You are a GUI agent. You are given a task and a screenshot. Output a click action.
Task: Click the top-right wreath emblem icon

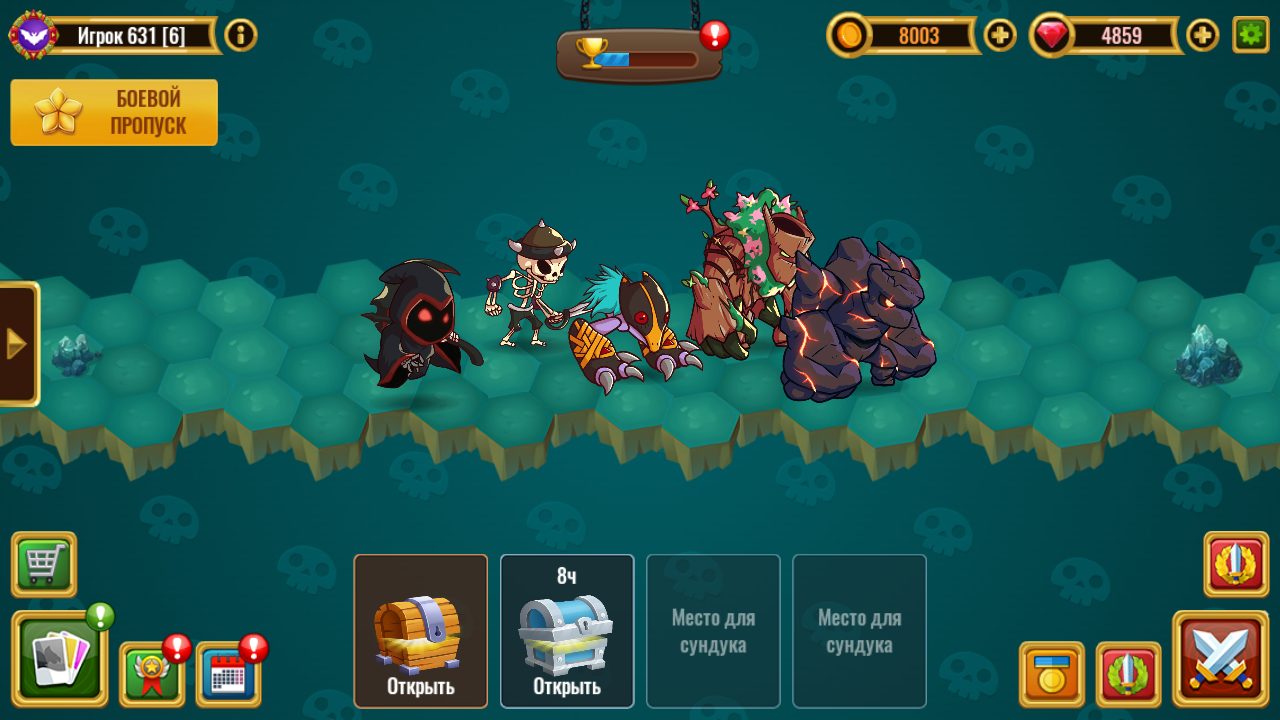[x=1236, y=565]
